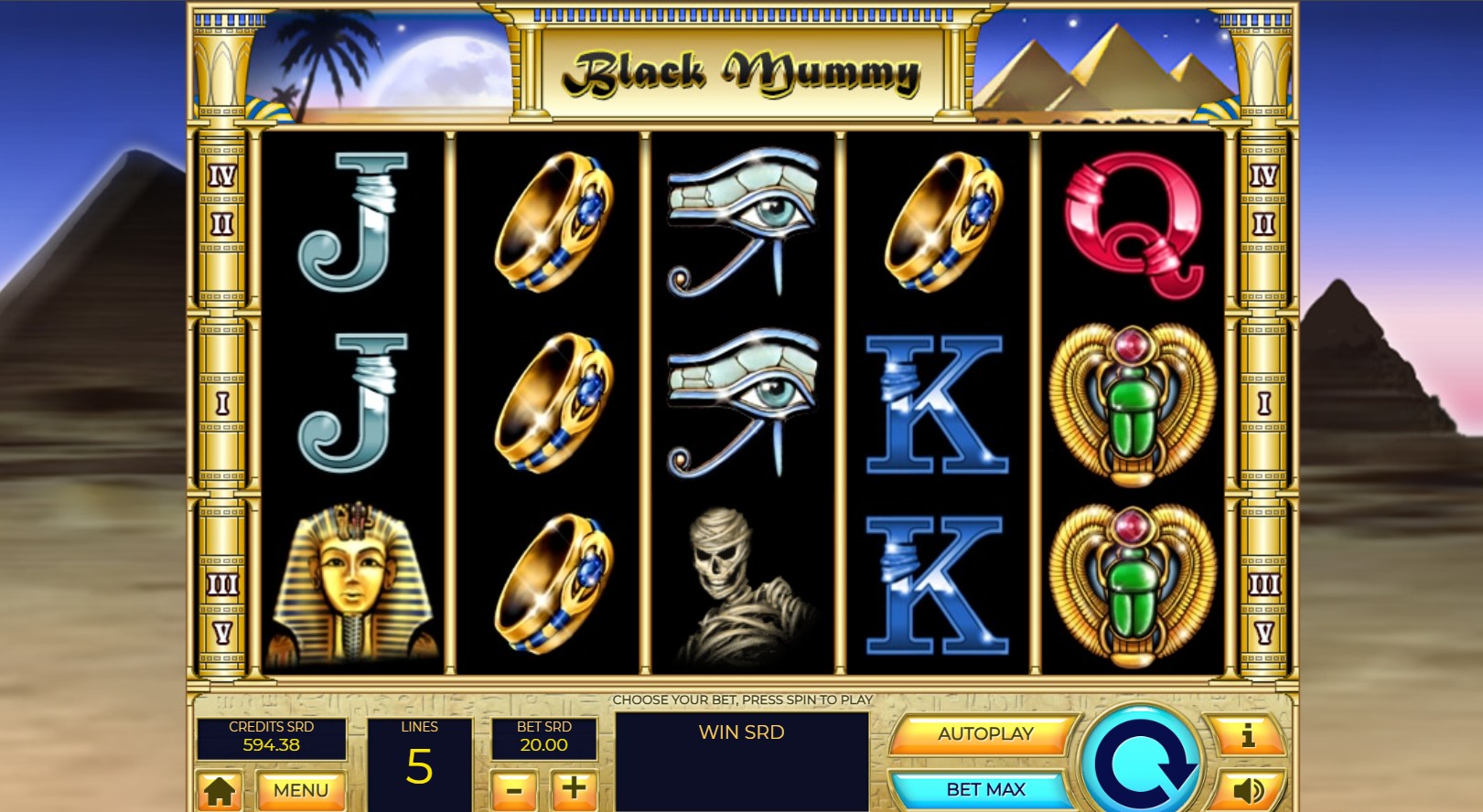Open the game info screen via the i icon

pos(1250,733)
